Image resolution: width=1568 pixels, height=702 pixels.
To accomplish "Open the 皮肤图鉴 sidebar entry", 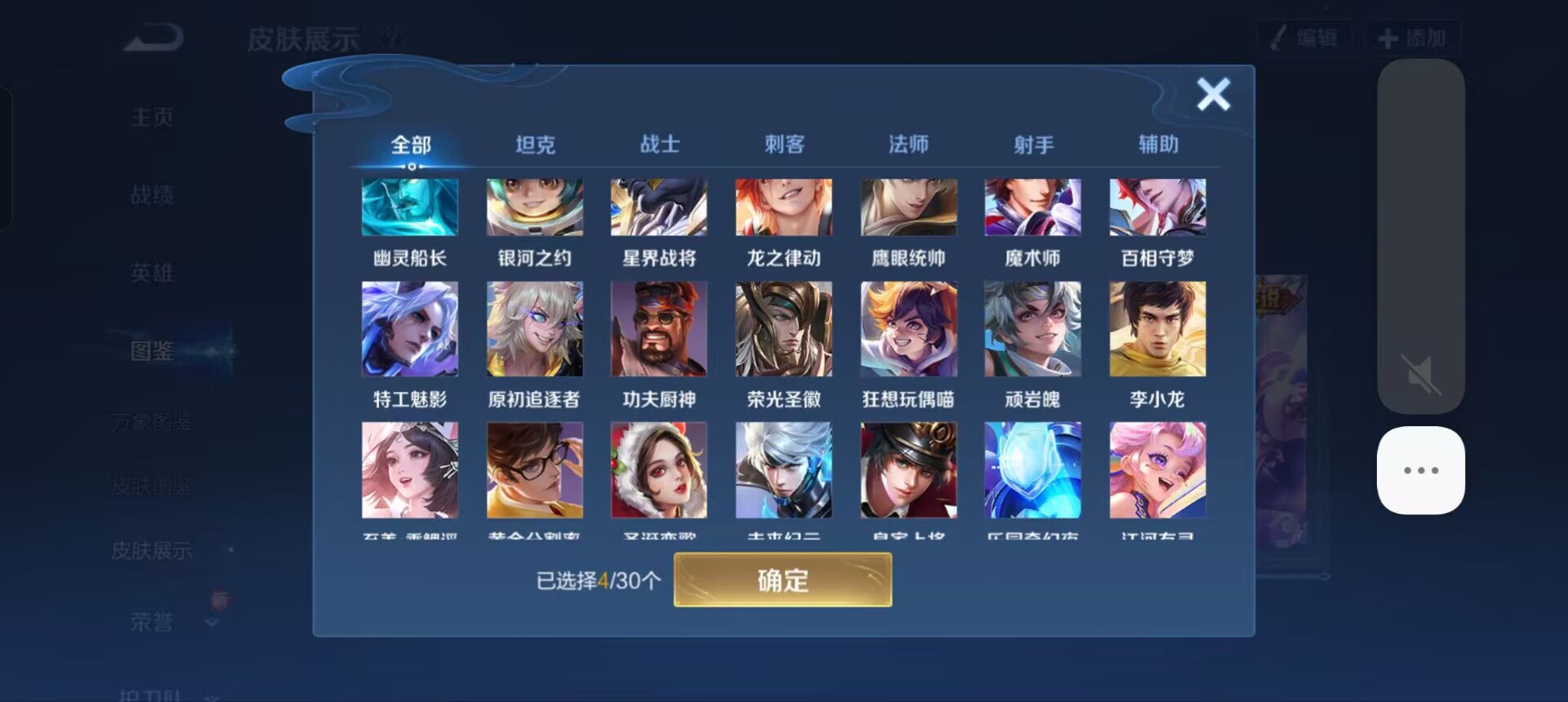I will (x=151, y=485).
